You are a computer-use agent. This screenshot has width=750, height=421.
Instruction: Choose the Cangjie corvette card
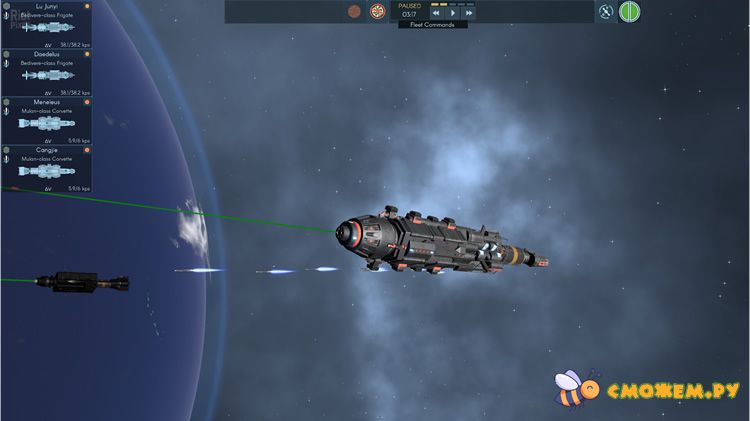(x=47, y=168)
